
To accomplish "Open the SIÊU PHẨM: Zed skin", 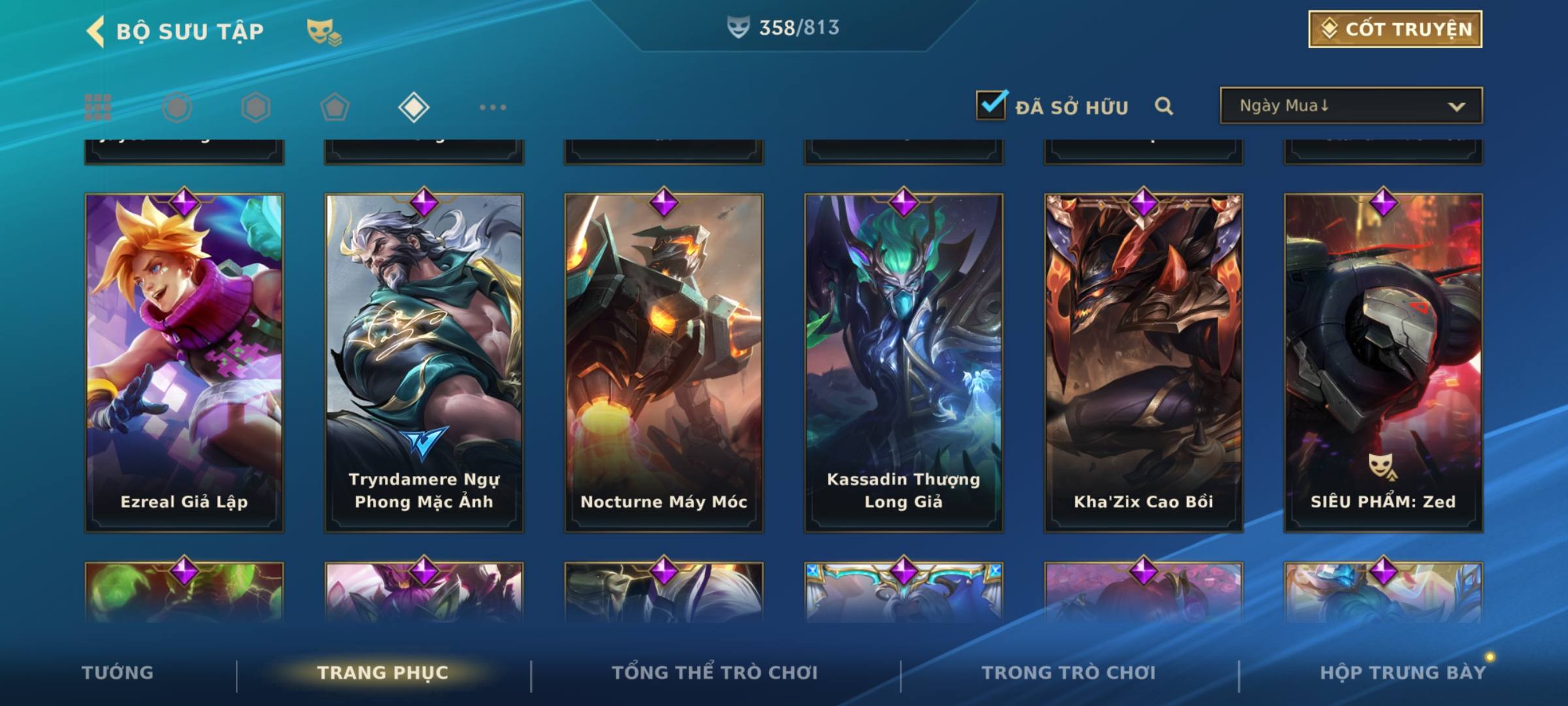I will pyautogui.click(x=1383, y=363).
